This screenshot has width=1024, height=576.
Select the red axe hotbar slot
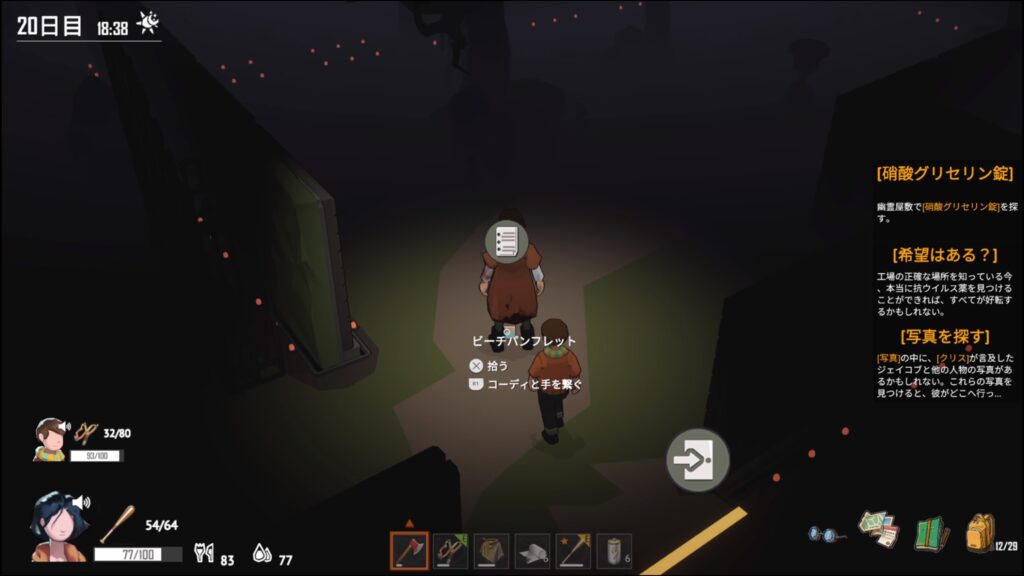click(409, 551)
